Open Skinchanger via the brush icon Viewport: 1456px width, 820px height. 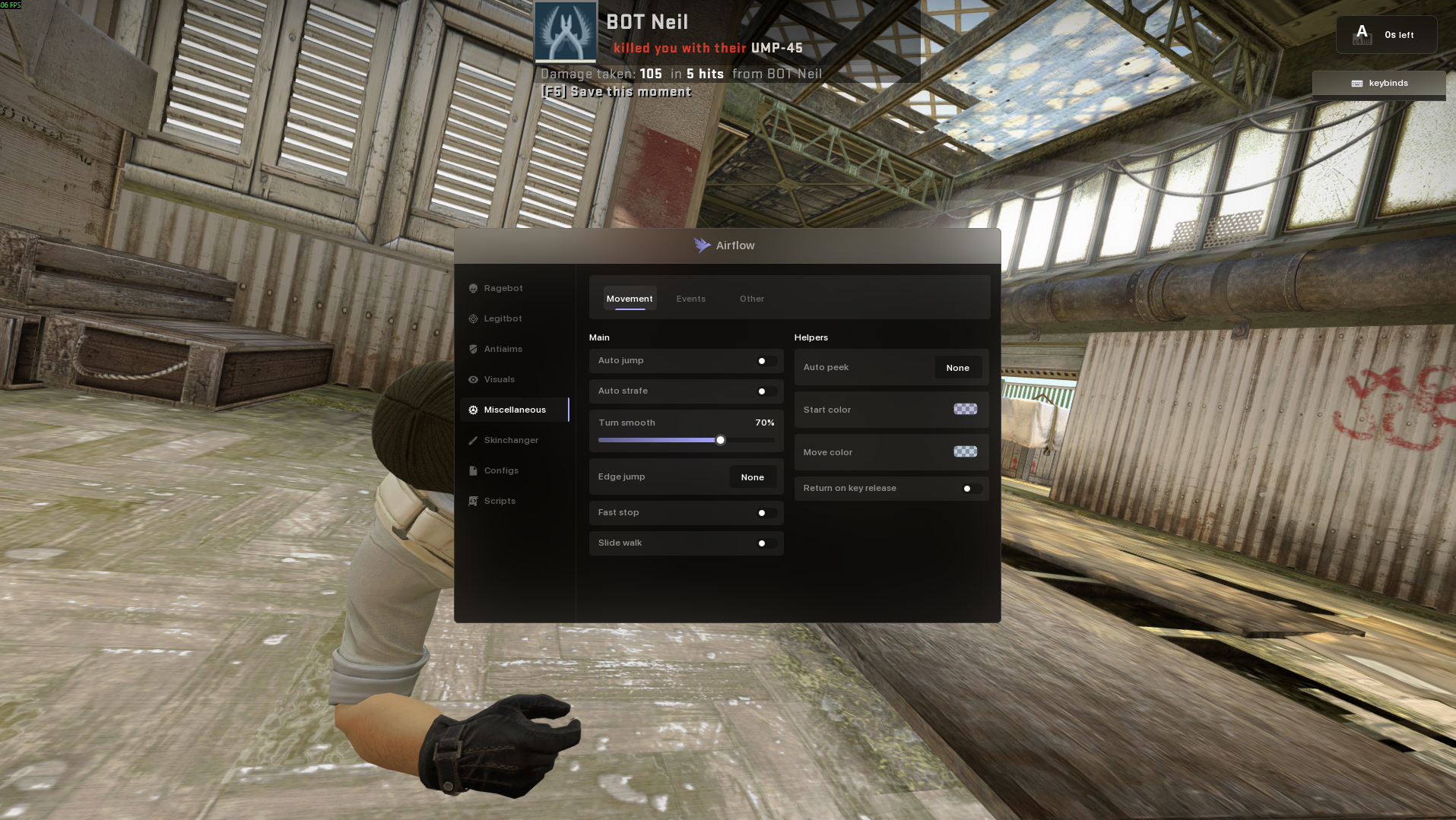(472, 440)
